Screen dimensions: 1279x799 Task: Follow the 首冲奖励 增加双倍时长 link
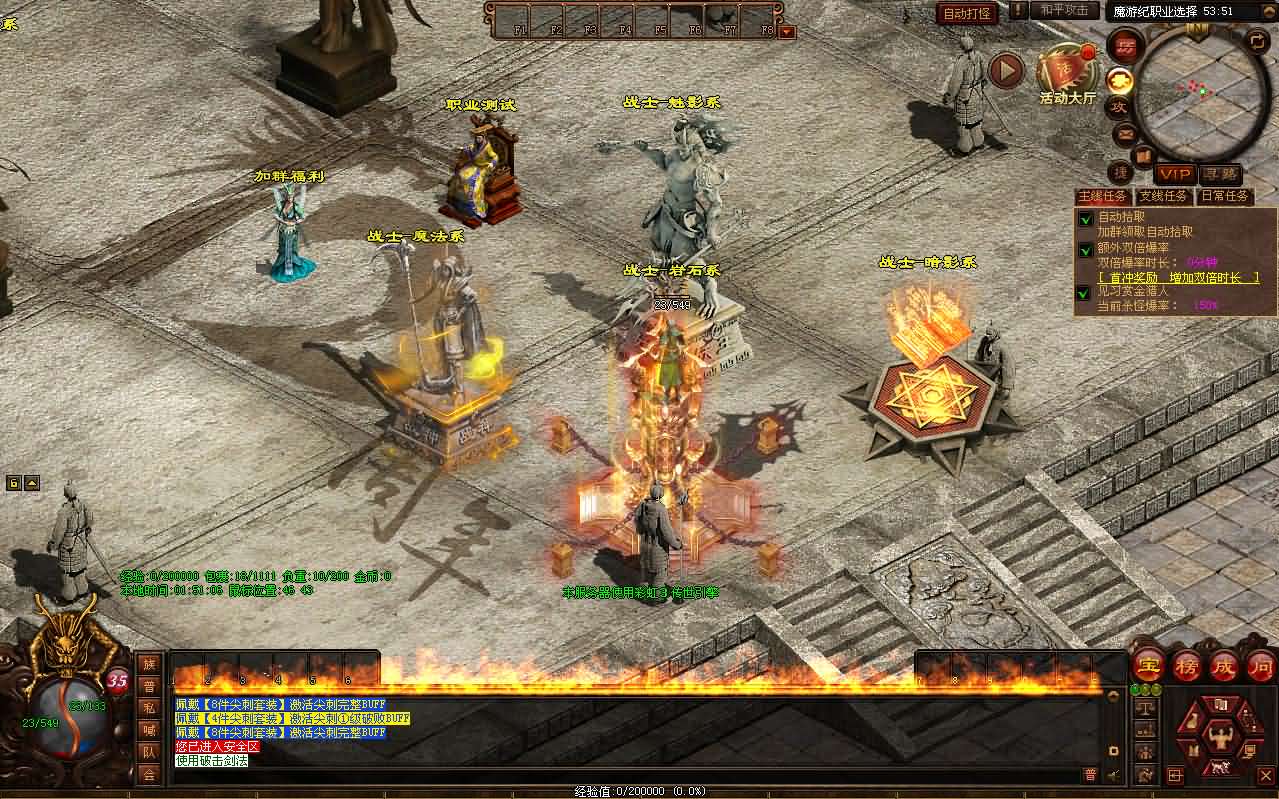(1179, 277)
